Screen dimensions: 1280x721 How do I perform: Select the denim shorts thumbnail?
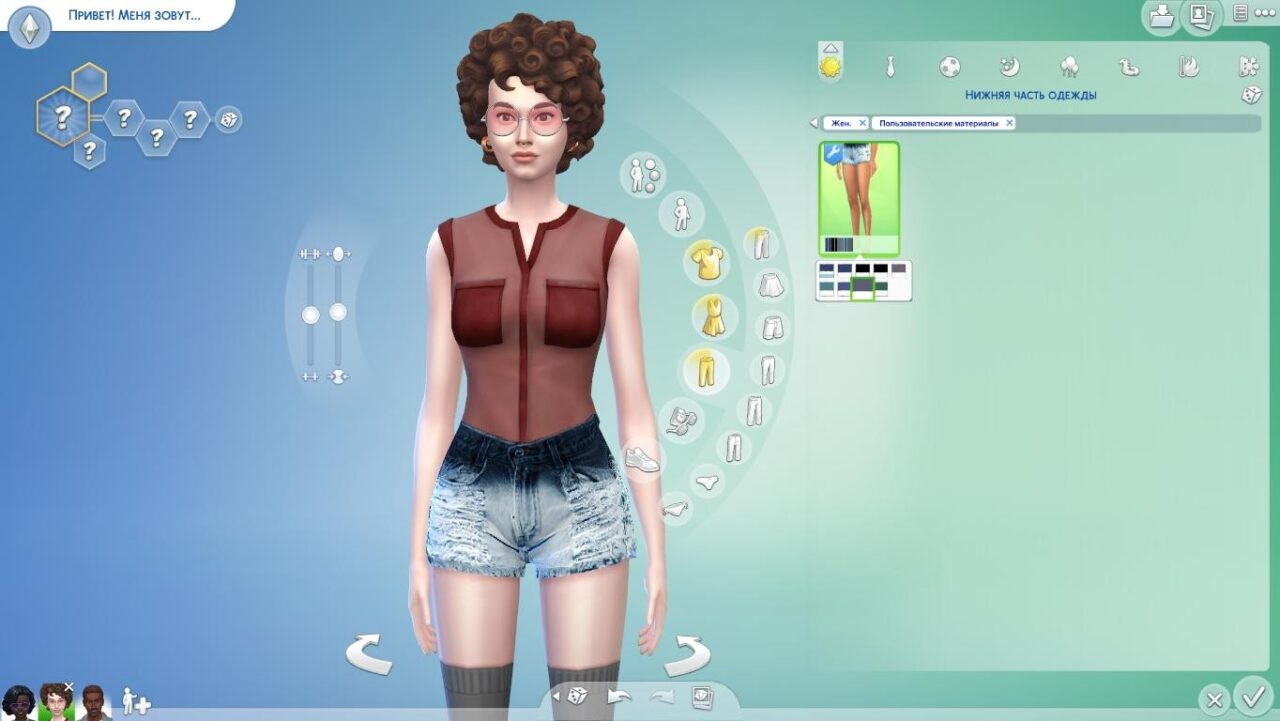pos(859,198)
